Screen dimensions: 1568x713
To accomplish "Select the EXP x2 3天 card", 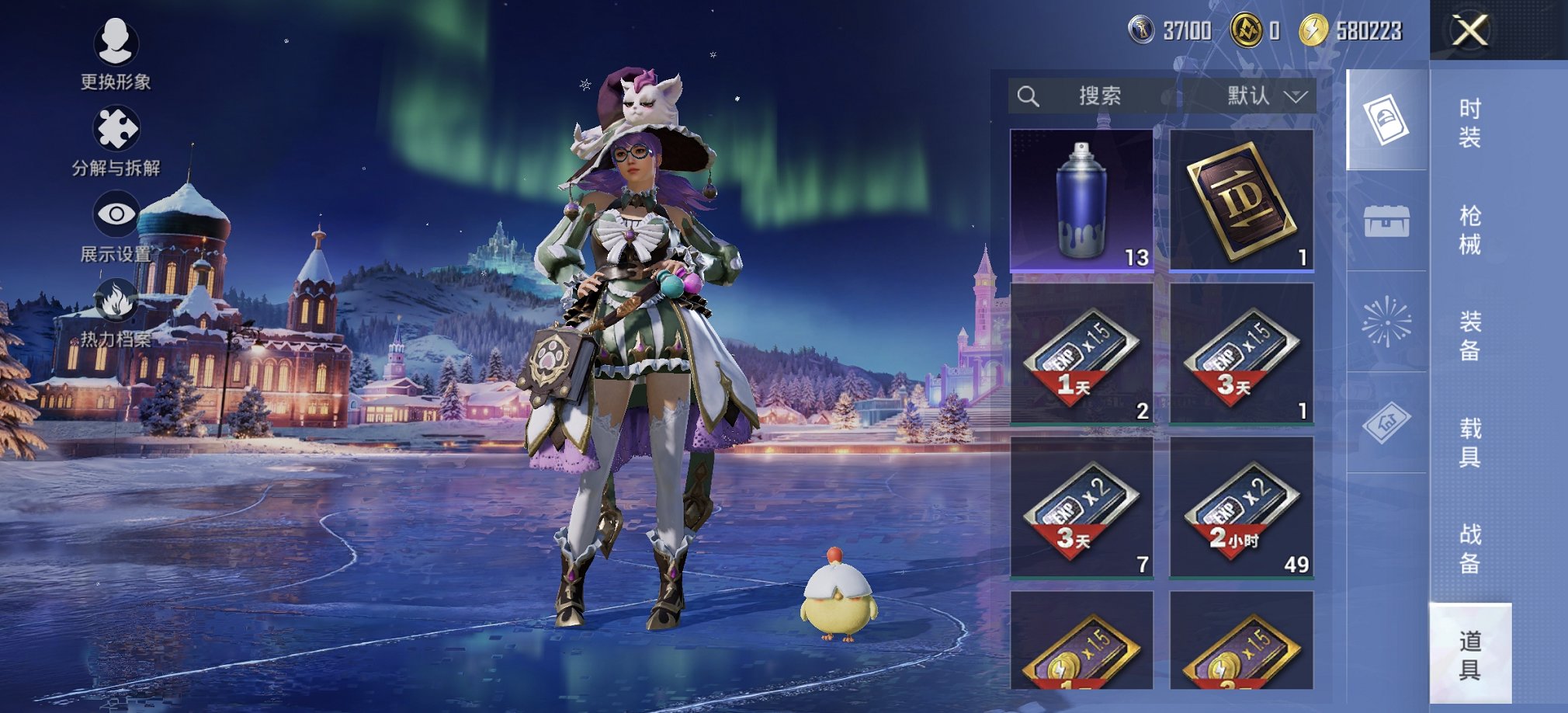I will click(1081, 507).
